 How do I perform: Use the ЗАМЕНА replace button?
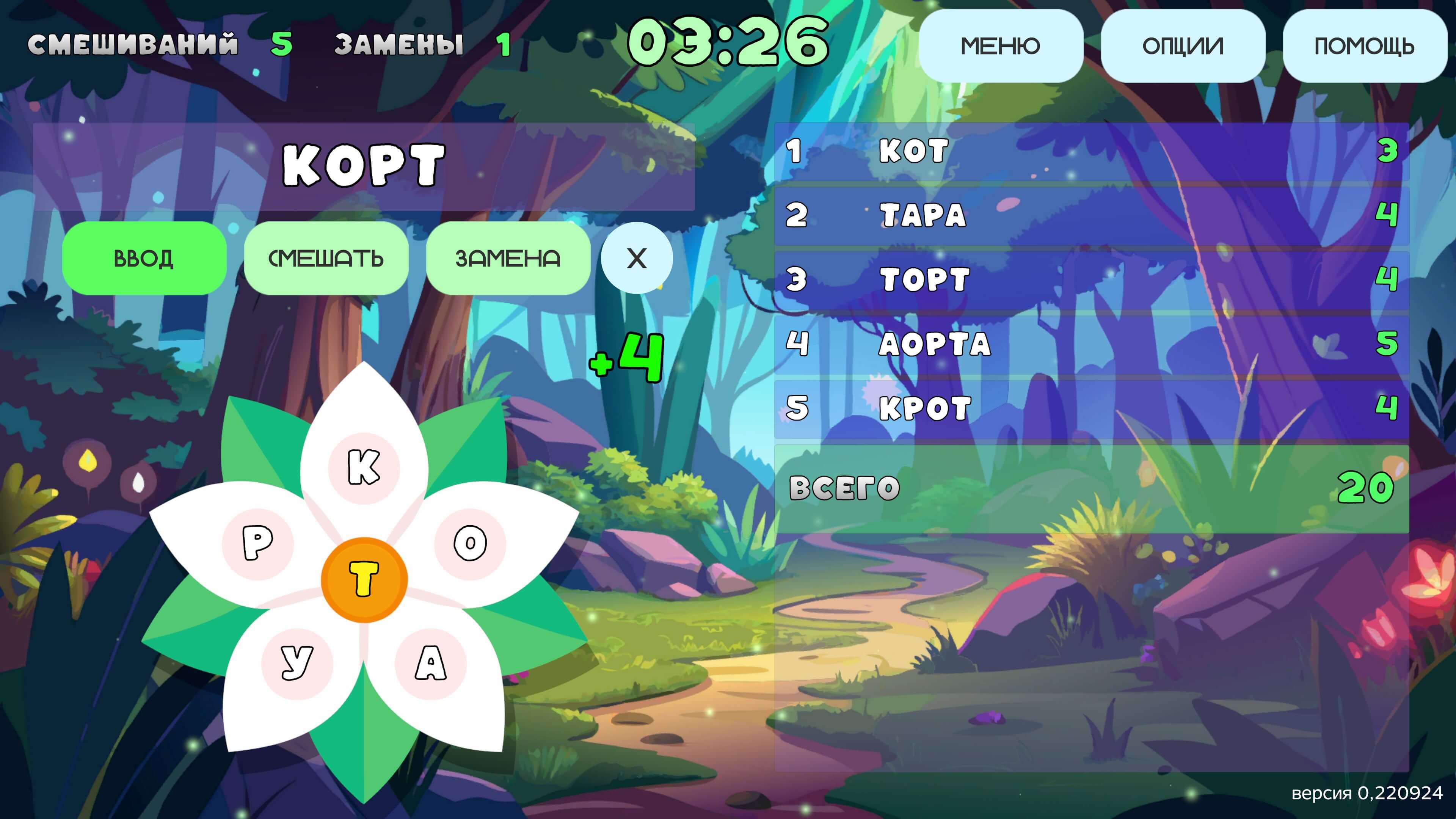[508, 258]
